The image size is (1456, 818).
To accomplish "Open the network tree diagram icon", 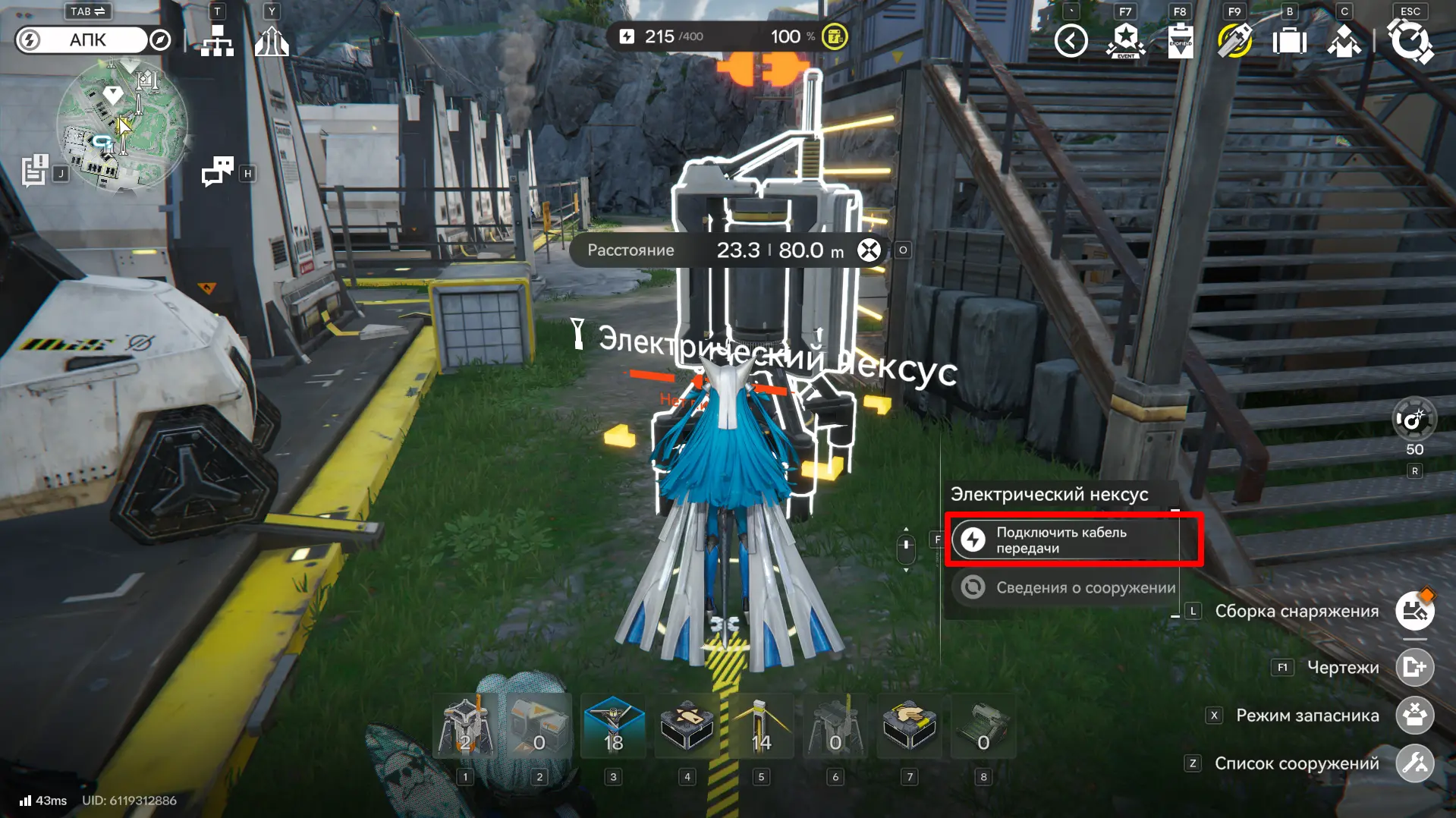I will coord(218,41).
